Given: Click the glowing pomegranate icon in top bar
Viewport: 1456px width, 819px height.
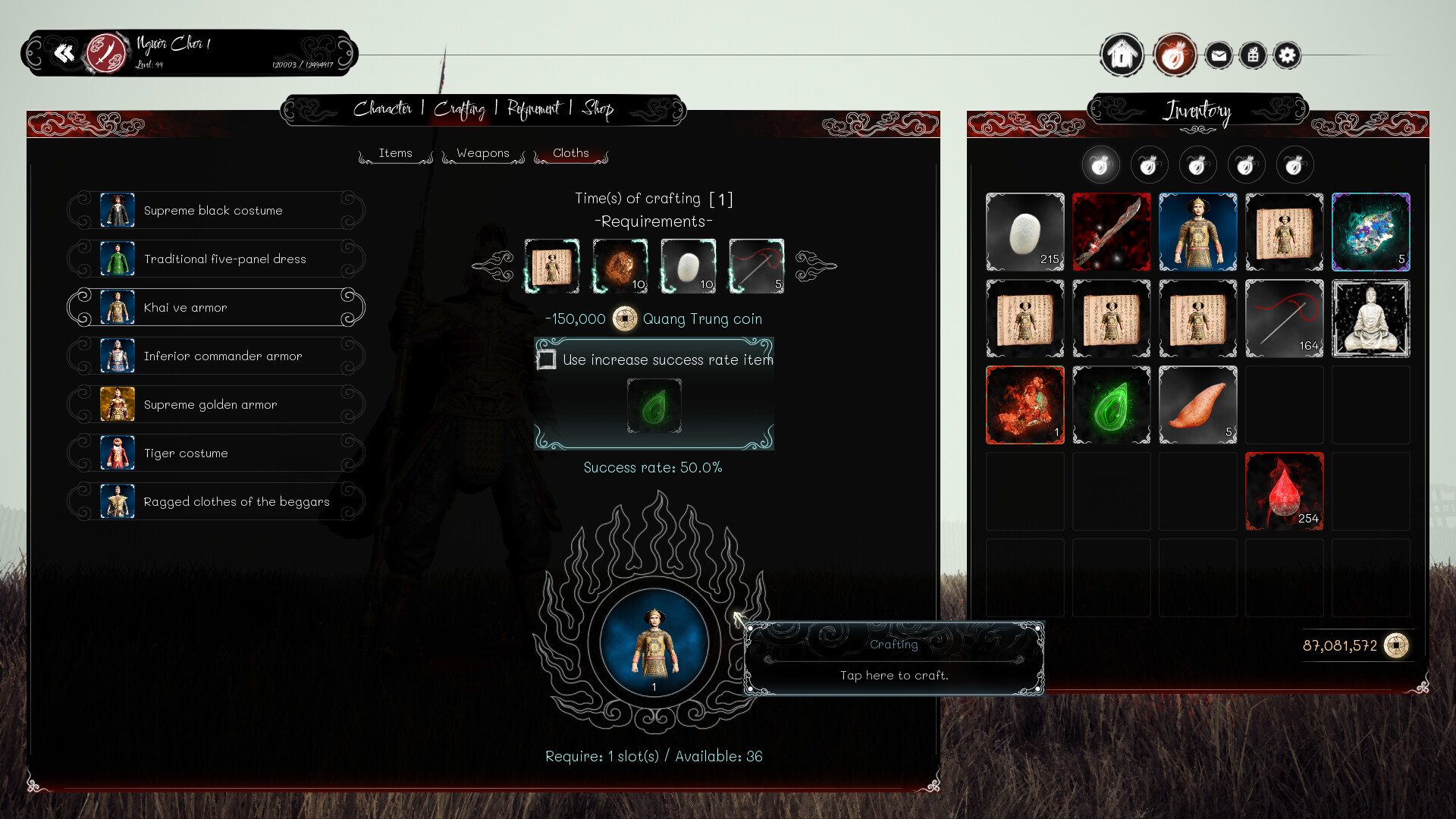Looking at the screenshot, I should 1174,55.
